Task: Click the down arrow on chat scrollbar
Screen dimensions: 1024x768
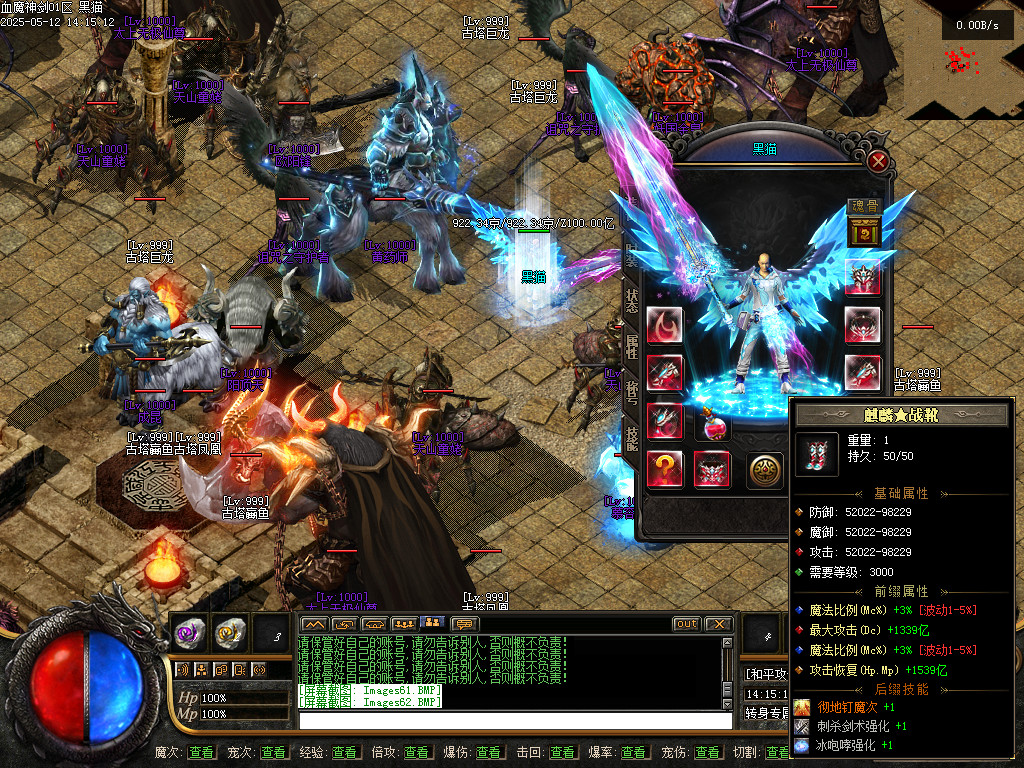Action: (x=727, y=704)
